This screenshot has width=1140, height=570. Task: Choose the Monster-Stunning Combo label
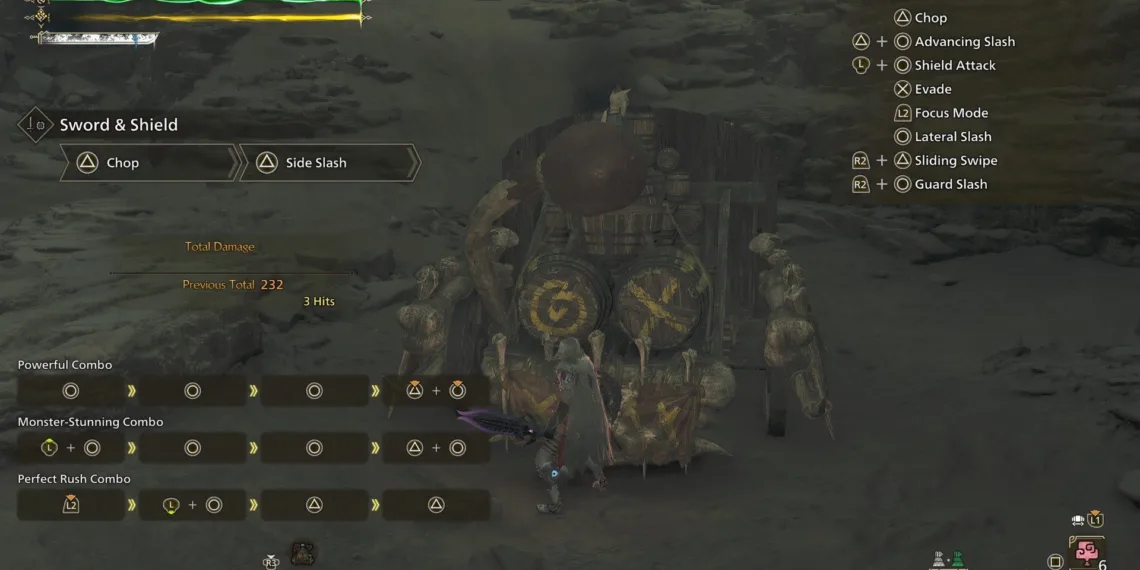(90, 422)
